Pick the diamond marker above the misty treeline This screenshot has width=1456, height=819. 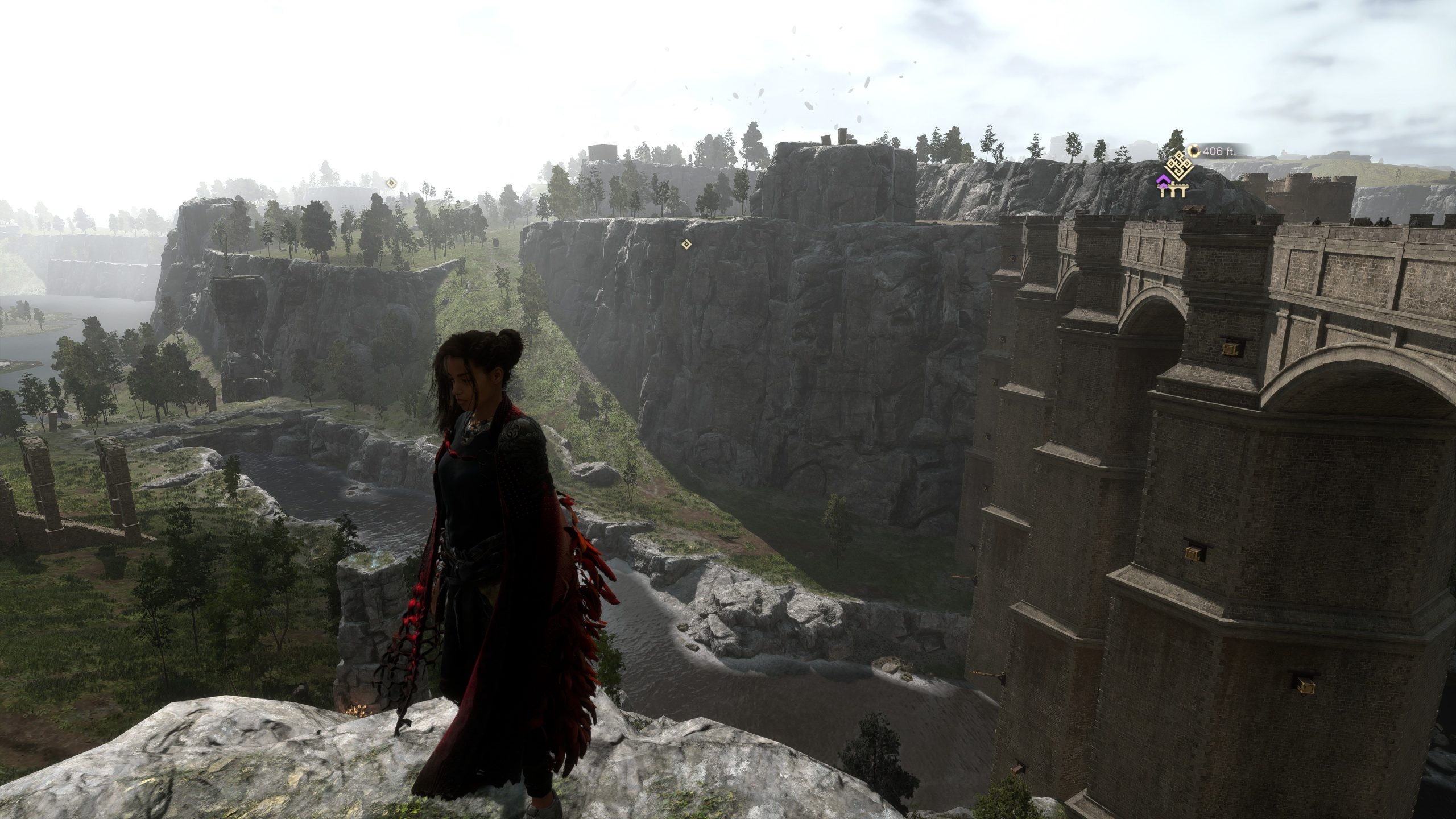tap(391, 183)
